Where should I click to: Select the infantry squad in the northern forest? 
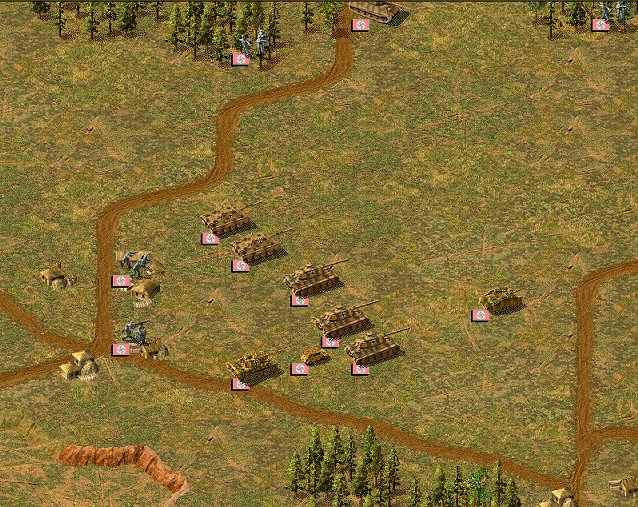[x=252, y=42]
